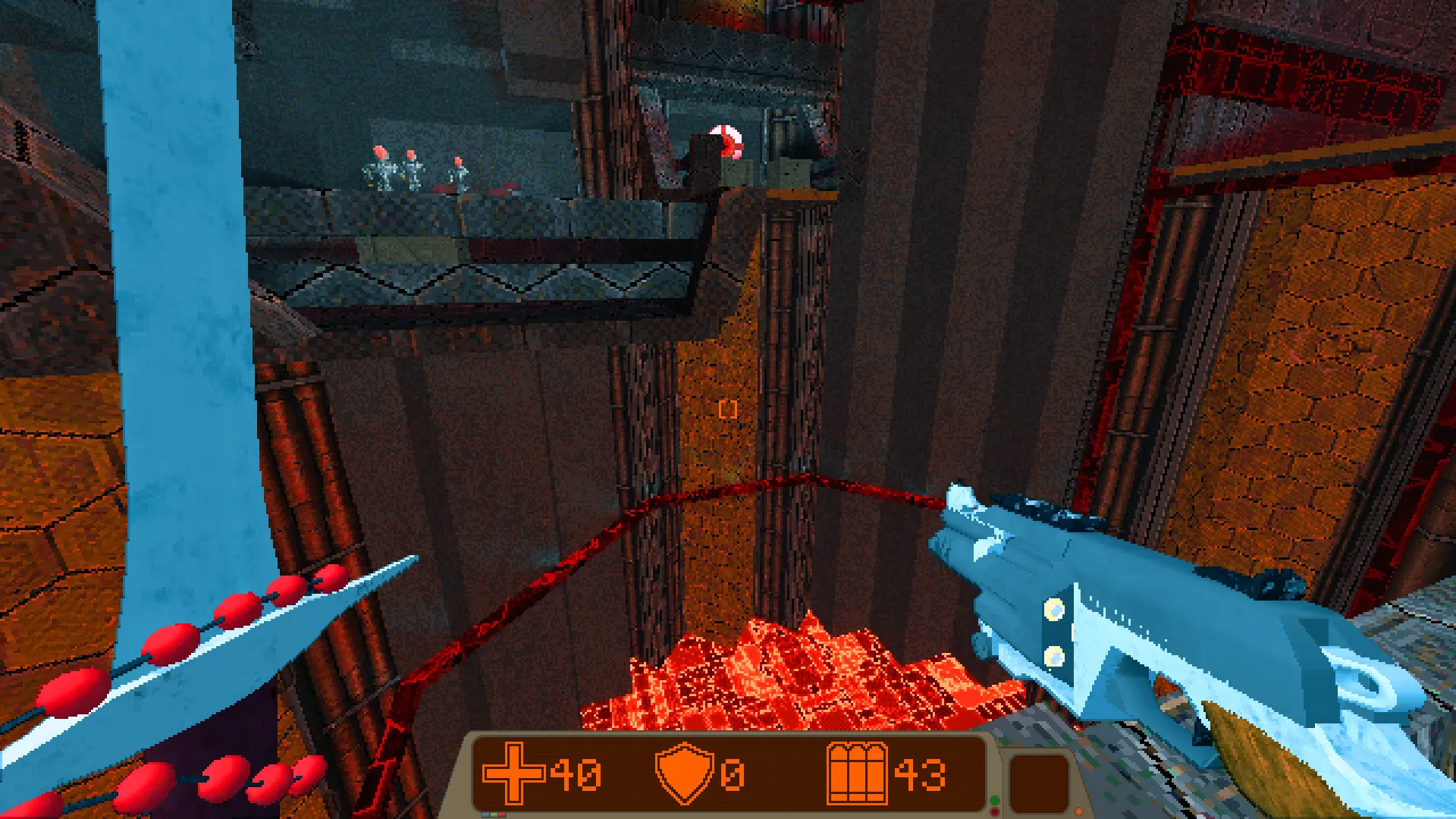Click the health cross icon on the HUD
Image resolution: width=1456 pixels, height=819 pixels.
click(x=513, y=772)
